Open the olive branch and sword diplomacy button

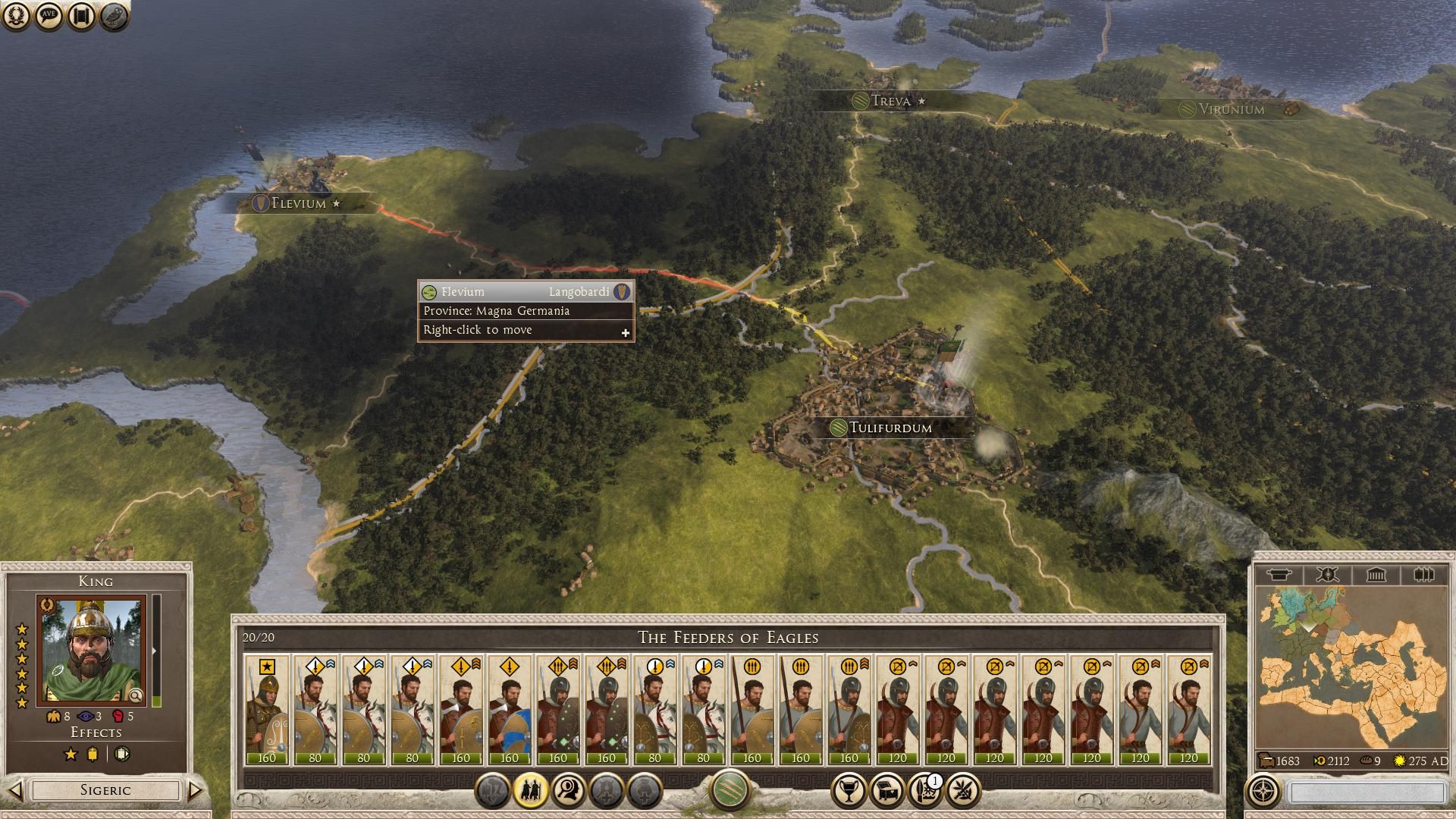962,791
